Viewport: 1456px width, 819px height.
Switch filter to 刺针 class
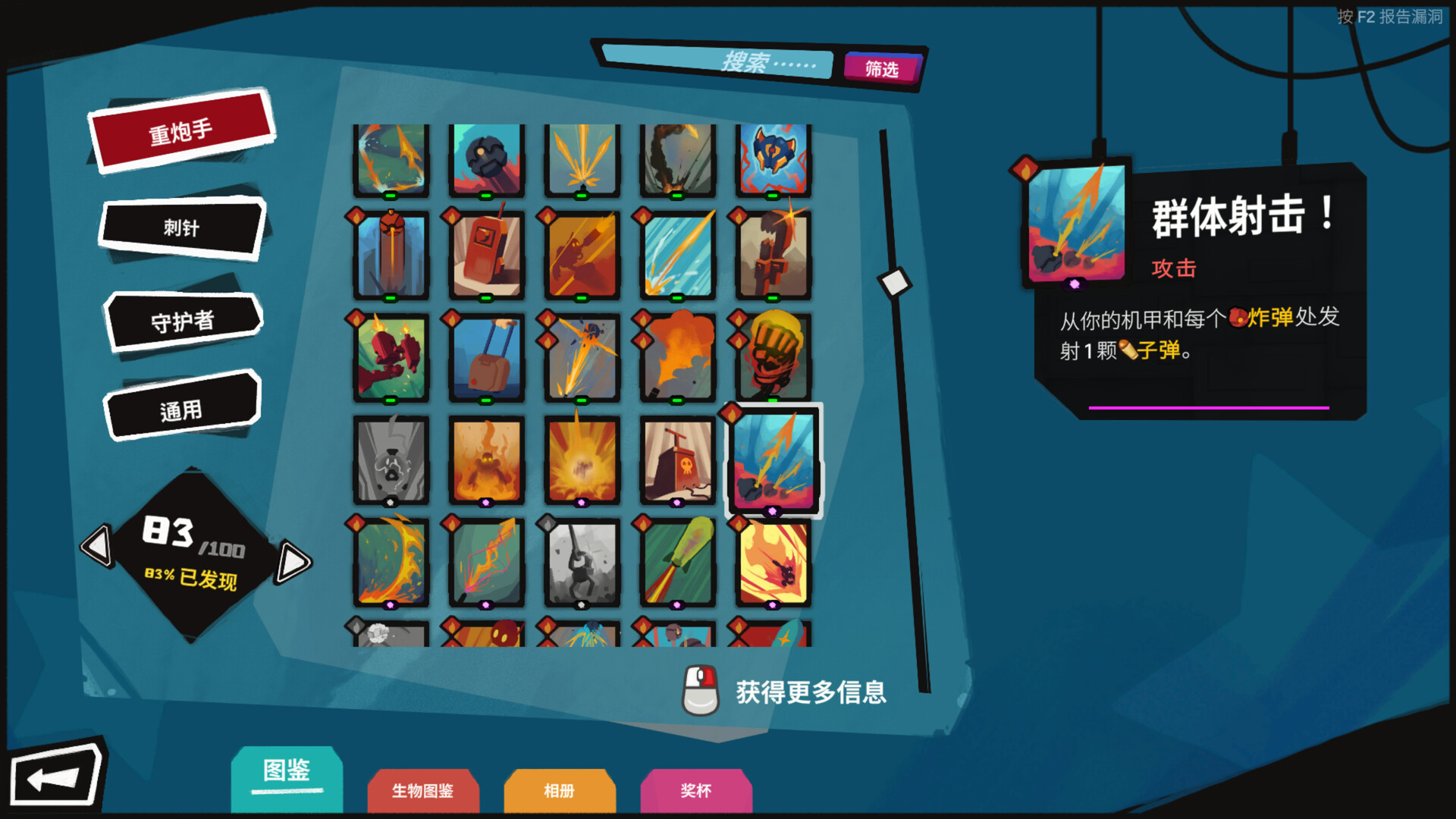coord(182,227)
